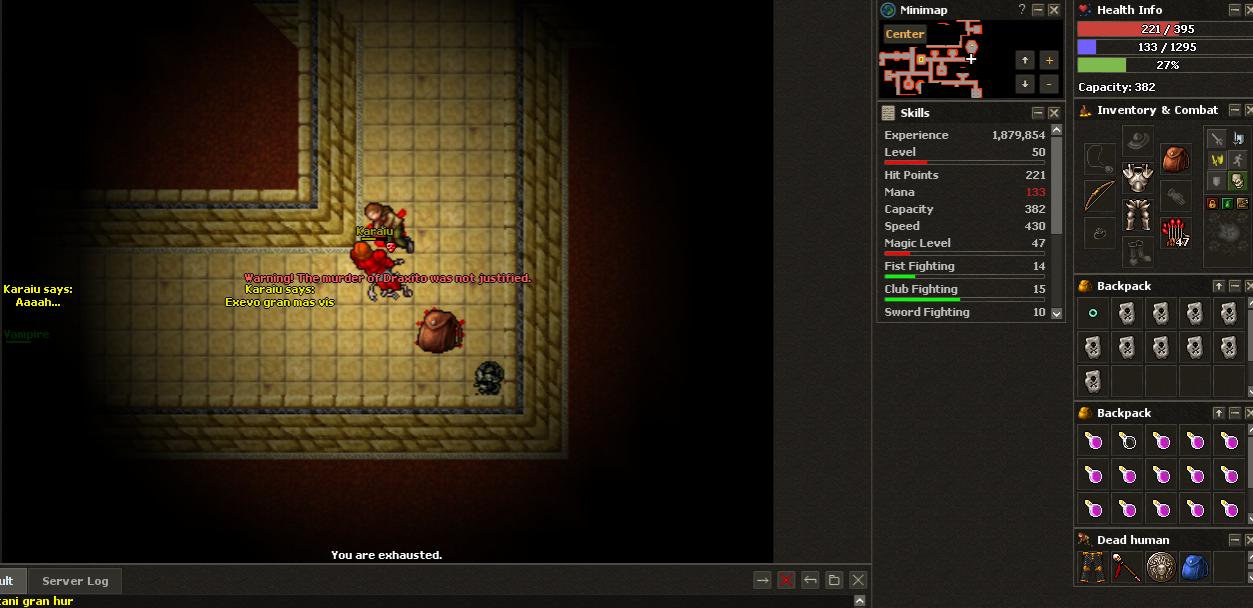This screenshot has height=608, width=1253.
Task: Select the red wand in Dead human loot
Action: coord(1127,567)
